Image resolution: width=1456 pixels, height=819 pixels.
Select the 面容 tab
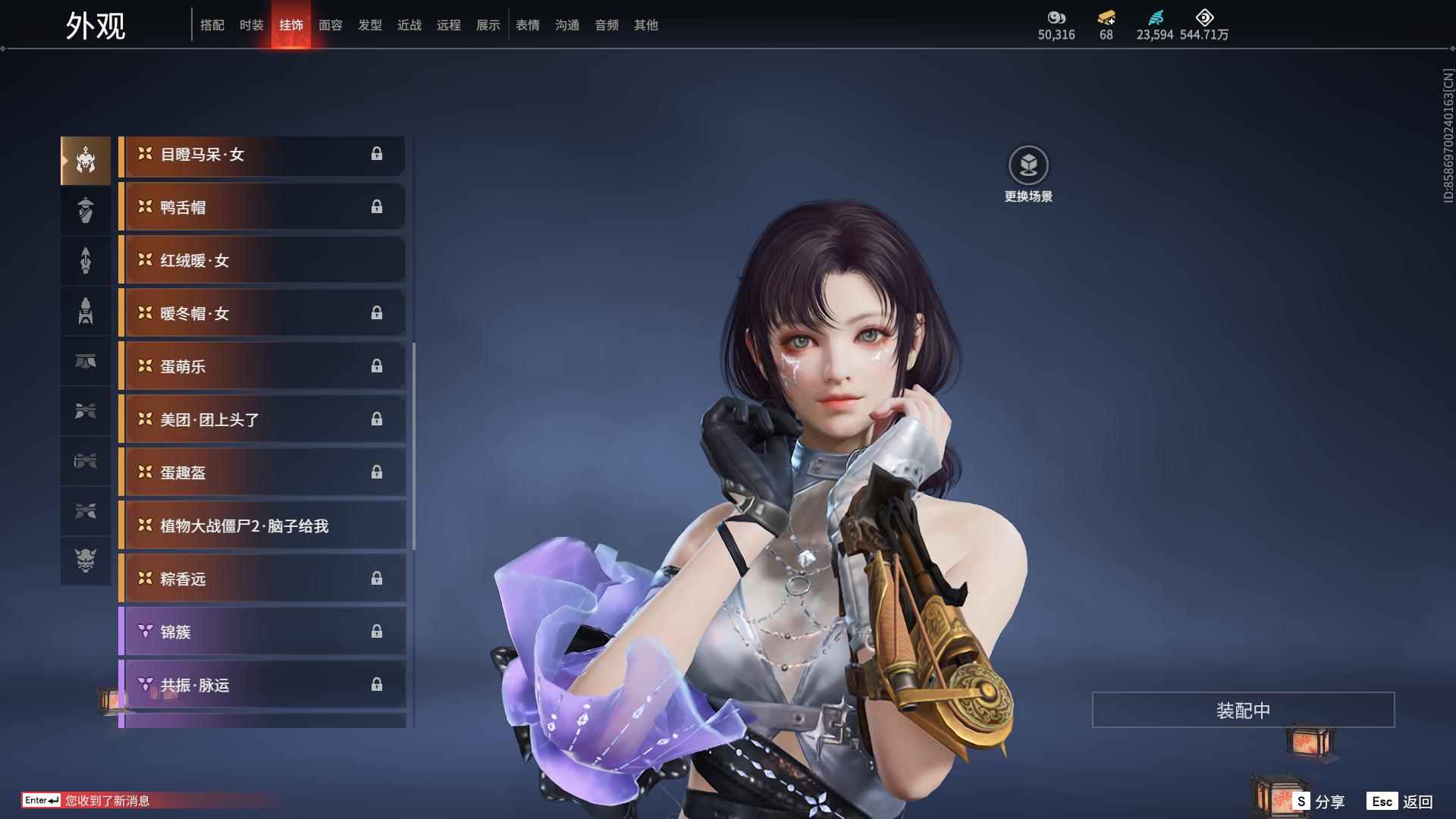(x=331, y=25)
